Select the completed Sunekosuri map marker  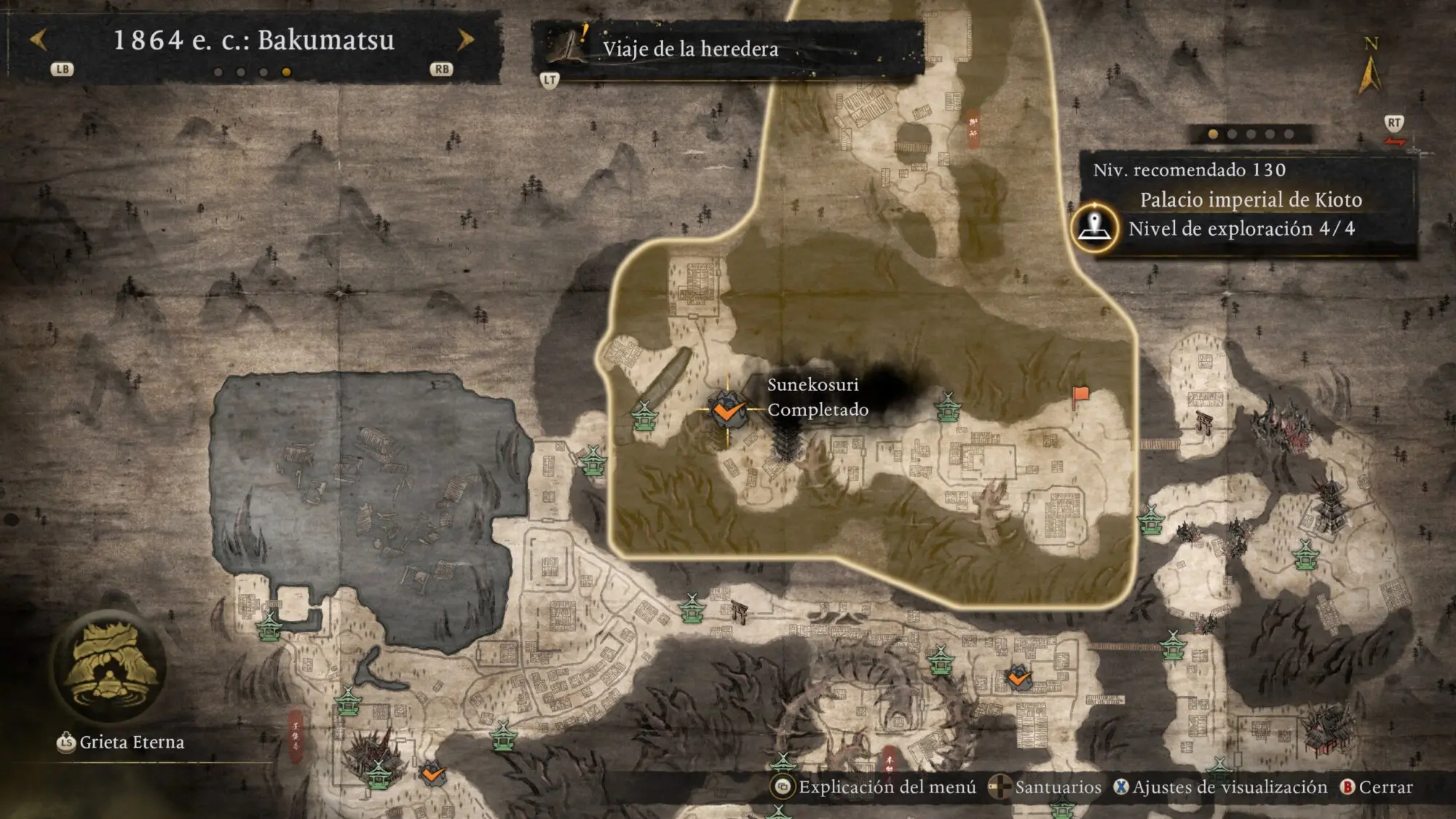click(727, 410)
